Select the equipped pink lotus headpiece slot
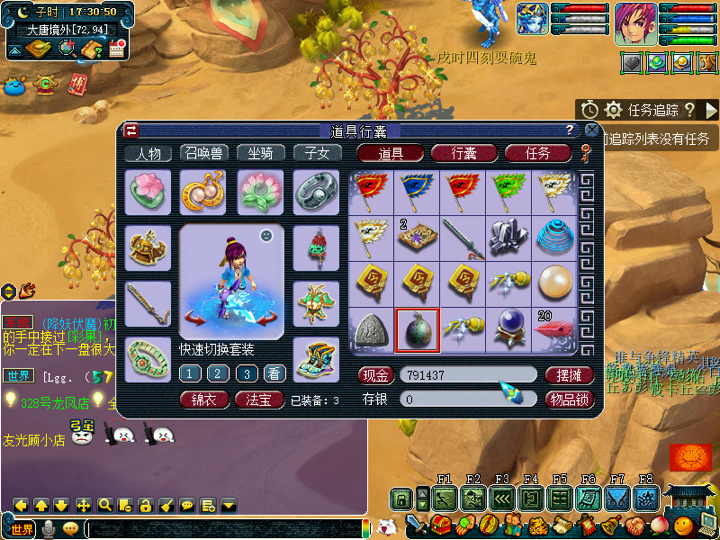The width and height of the screenshot is (720, 540). [148, 191]
